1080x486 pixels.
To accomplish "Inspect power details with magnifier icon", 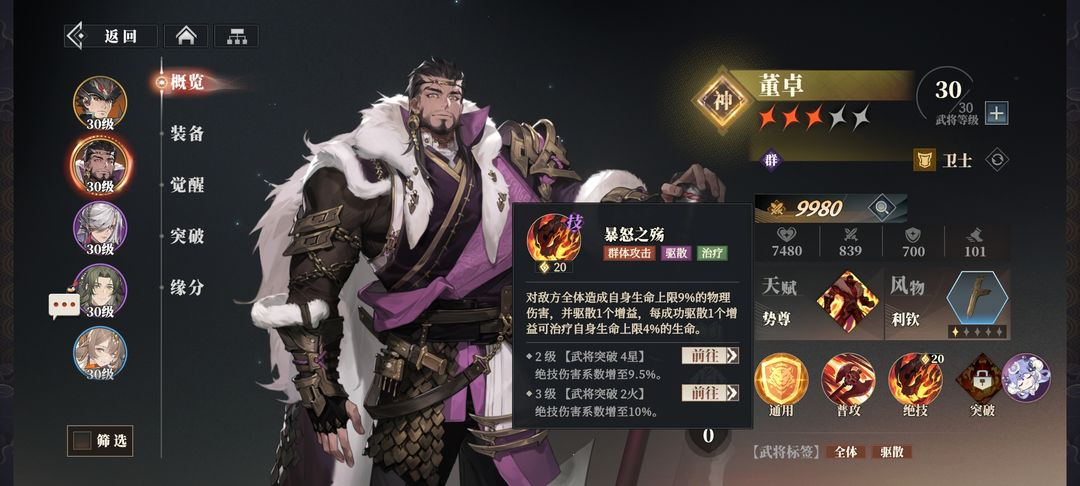I will (881, 208).
